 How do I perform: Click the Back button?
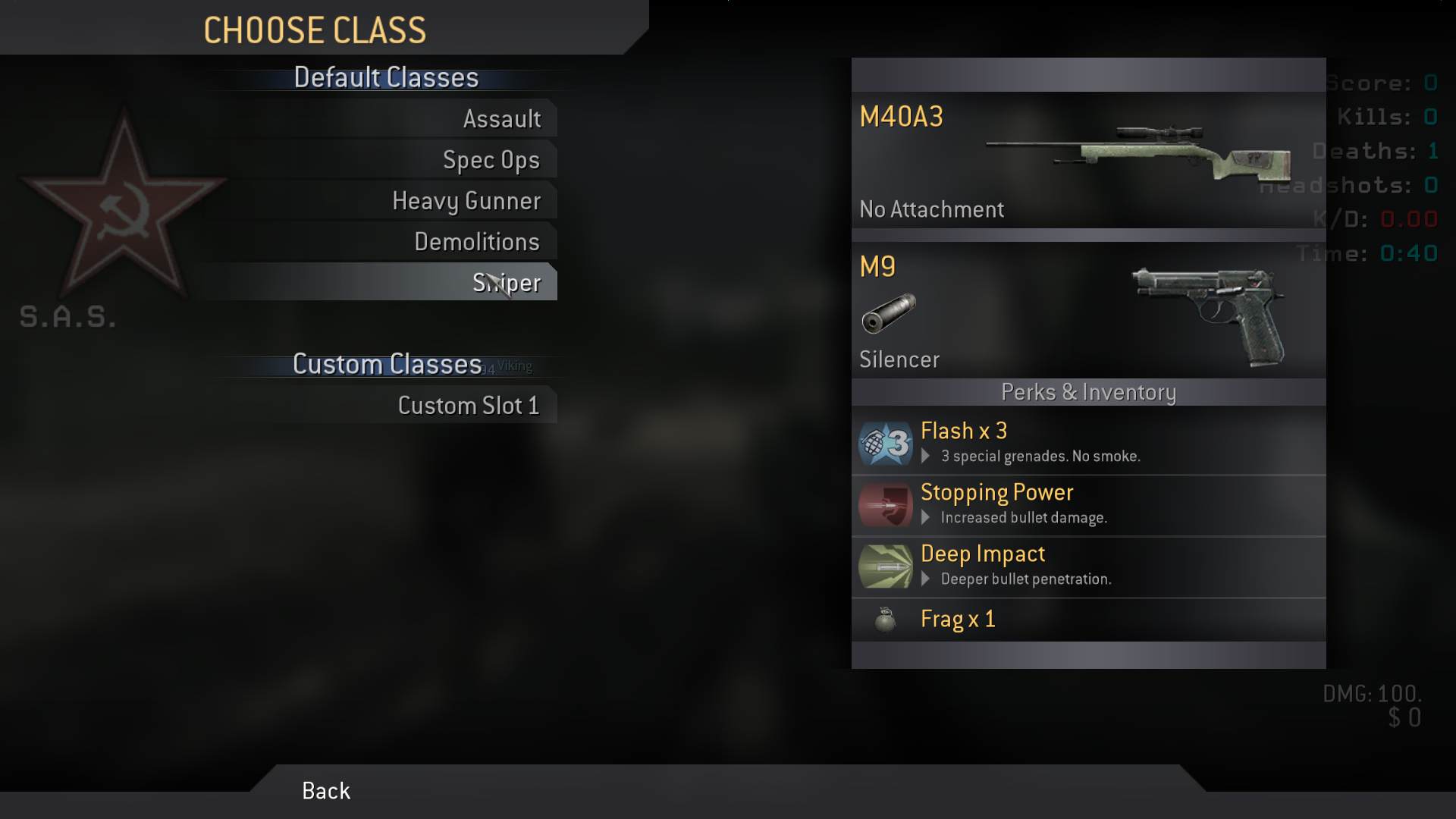pyautogui.click(x=326, y=791)
